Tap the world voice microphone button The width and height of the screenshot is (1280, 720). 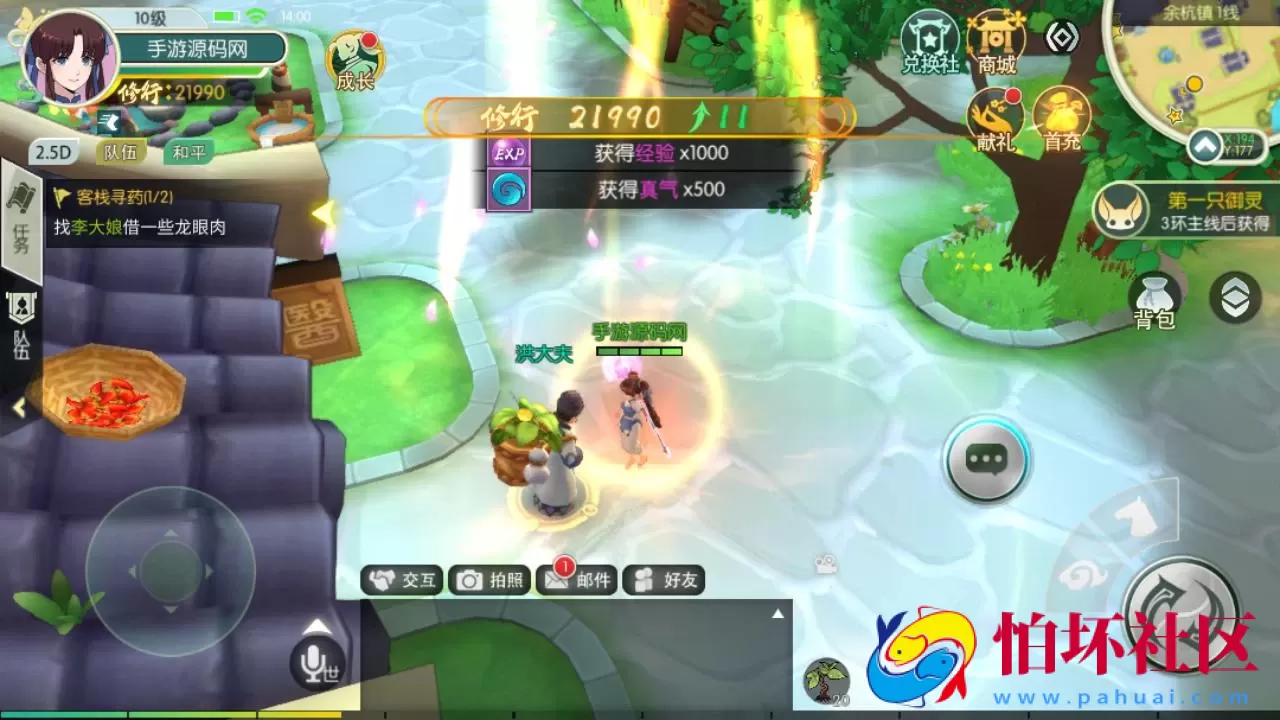pyautogui.click(x=317, y=662)
